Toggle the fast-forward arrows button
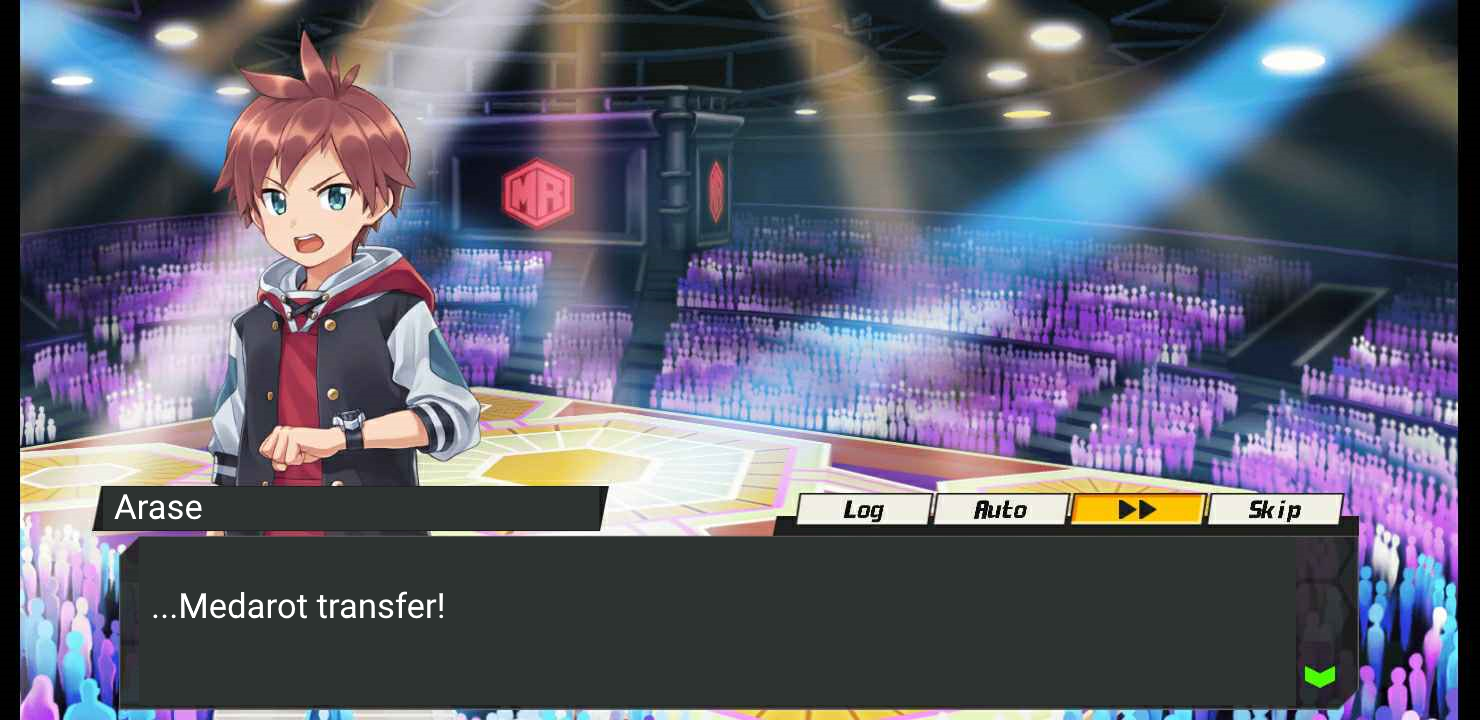 (x=1138, y=510)
